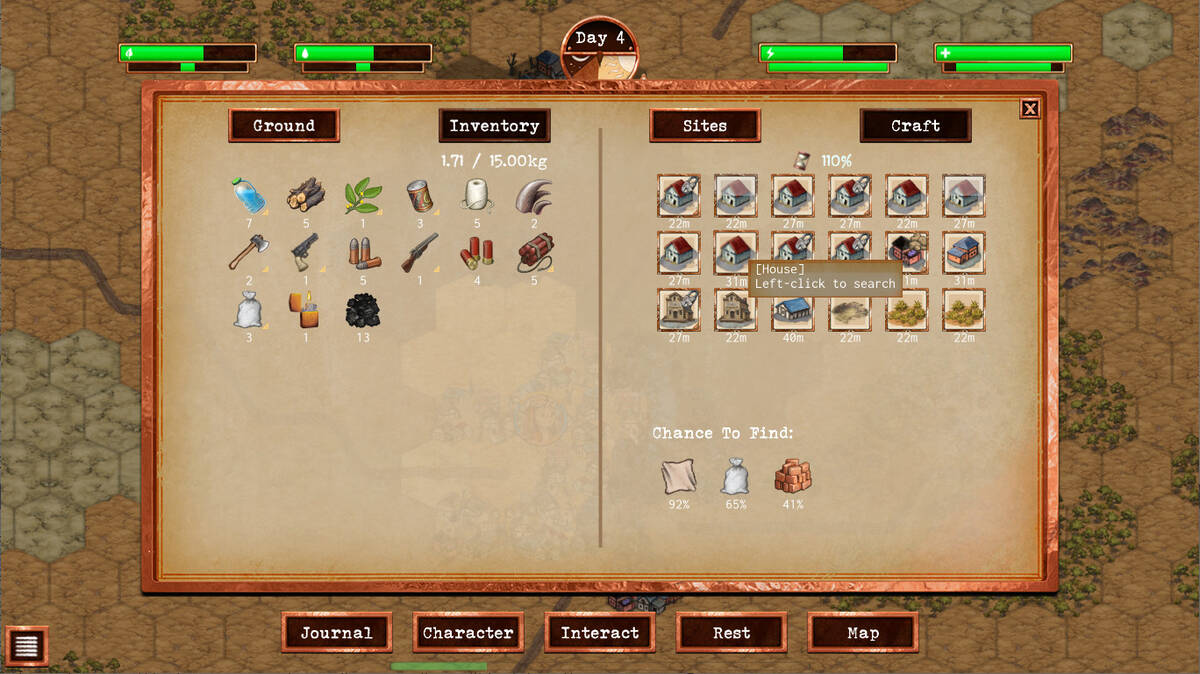Select the dynamite bundle
This screenshot has width=1200, height=674.
[x=534, y=253]
